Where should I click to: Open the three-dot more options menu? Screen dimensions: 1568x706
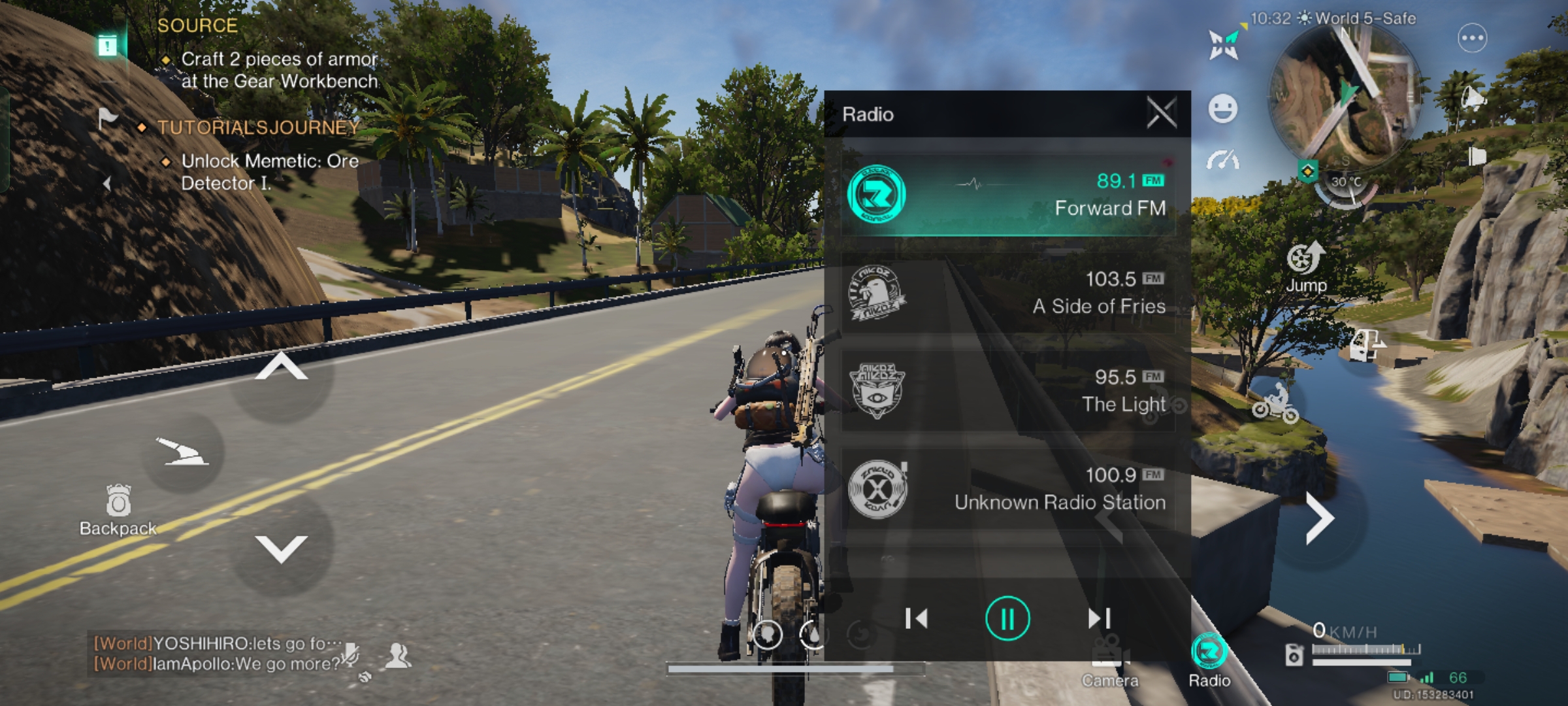tap(1472, 38)
